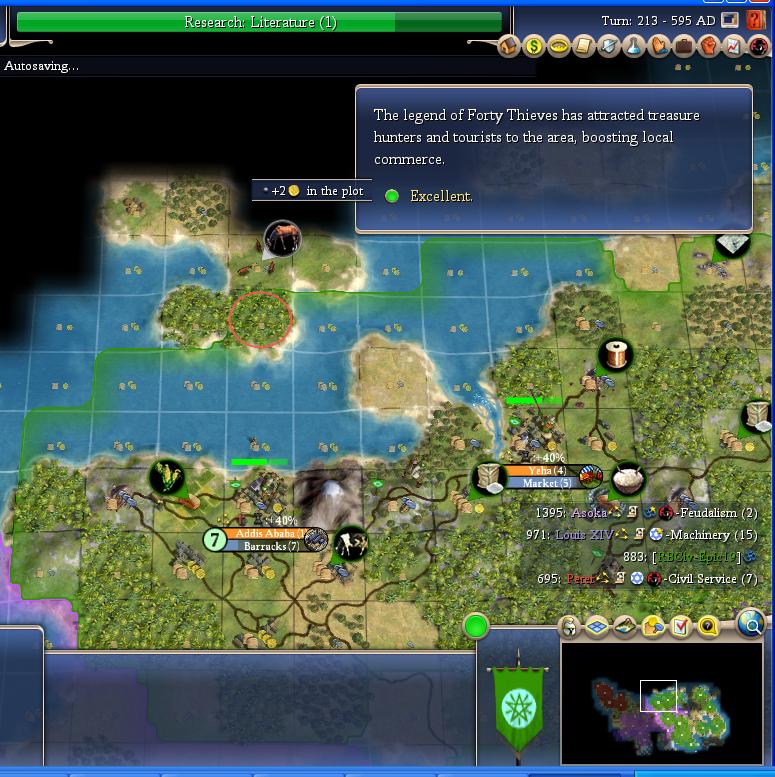Open the Corporation Advisor briefcase icon
This screenshot has width=775, height=777.
[x=684, y=46]
